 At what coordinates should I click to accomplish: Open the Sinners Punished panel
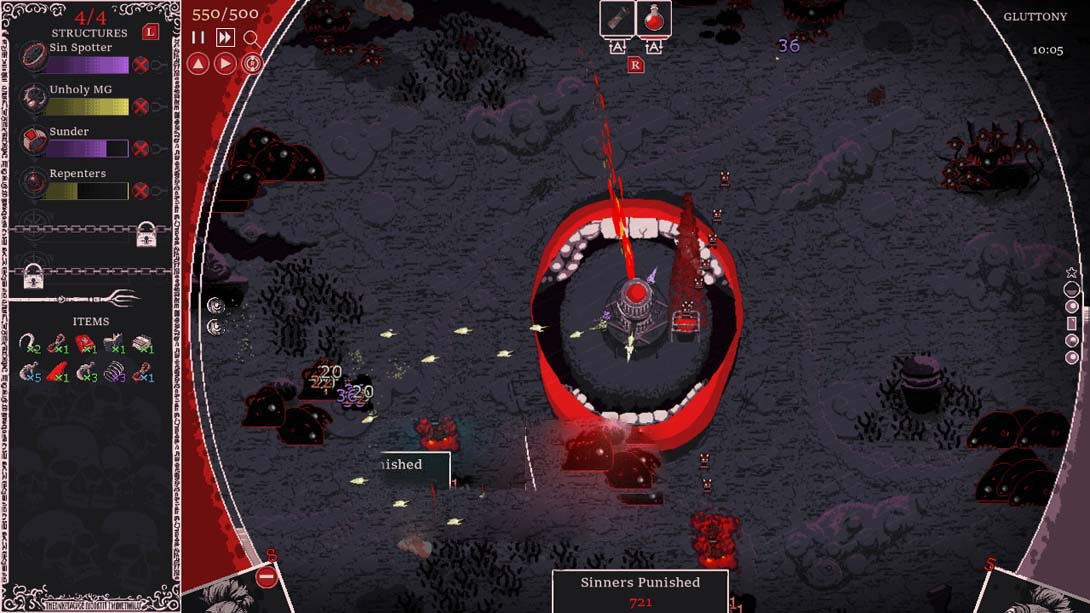coord(640,590)
